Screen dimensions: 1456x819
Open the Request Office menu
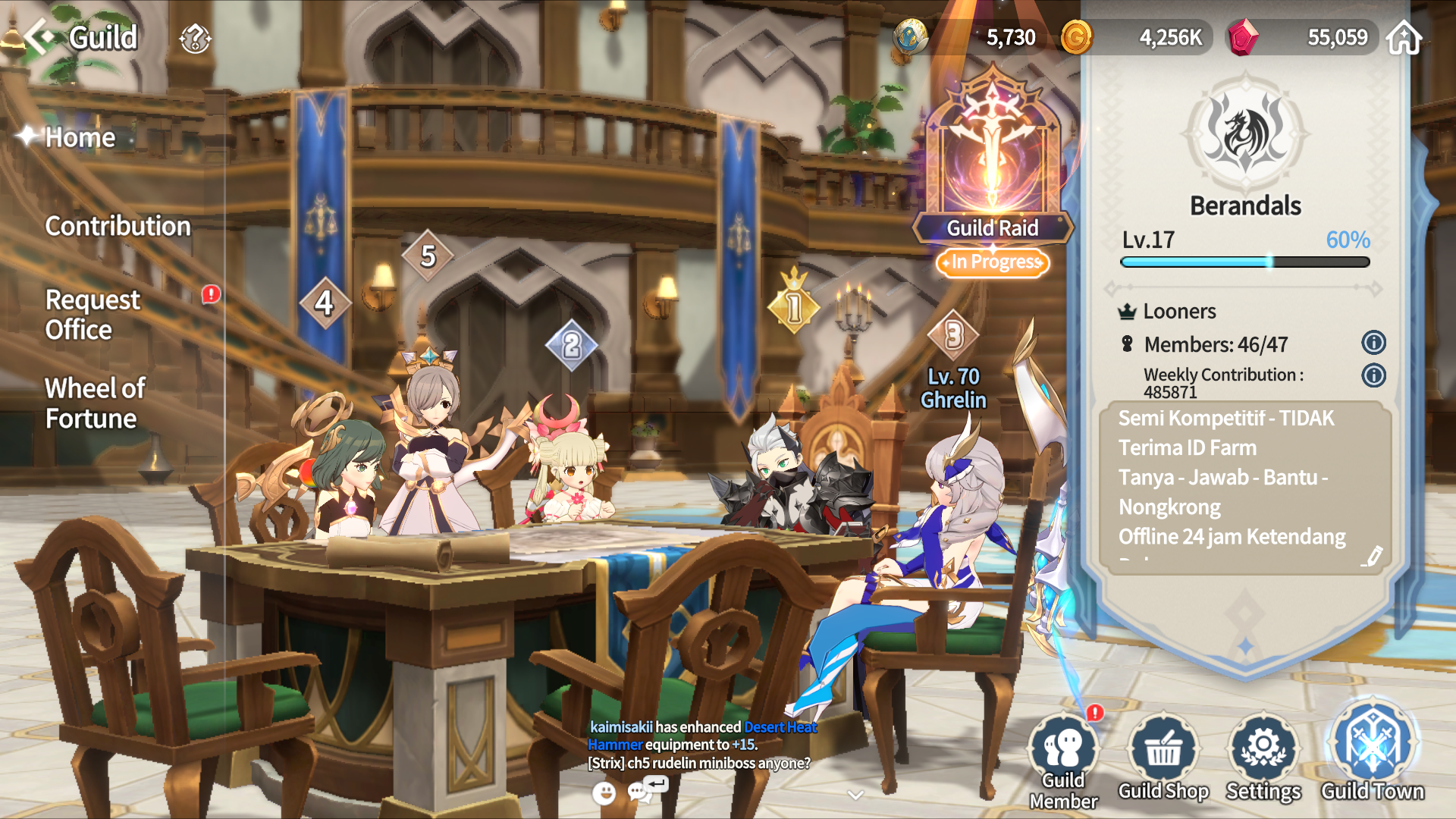(93, 315)
